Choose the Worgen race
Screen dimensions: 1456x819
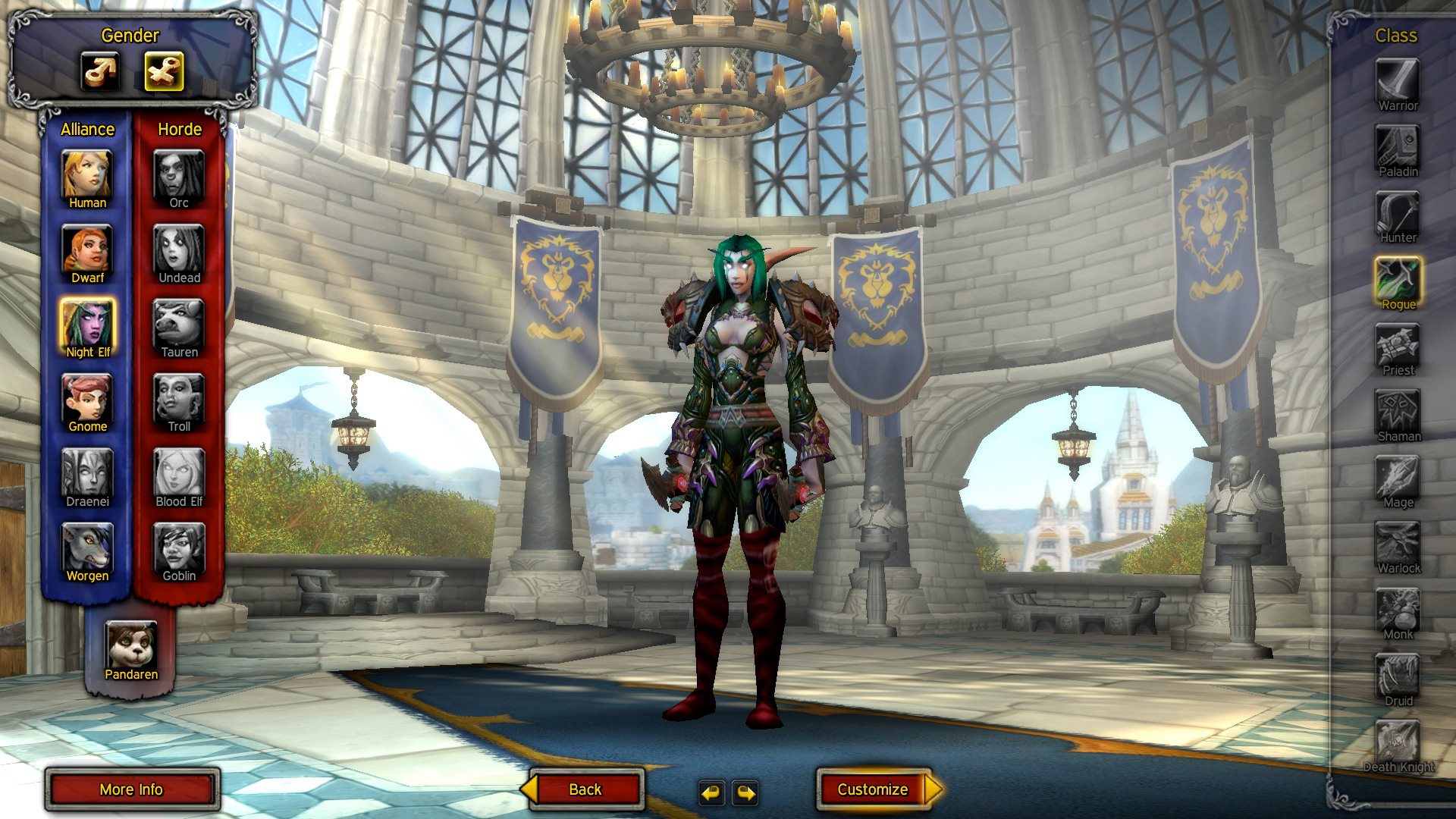pyautogui.click(x=87, y=547)
